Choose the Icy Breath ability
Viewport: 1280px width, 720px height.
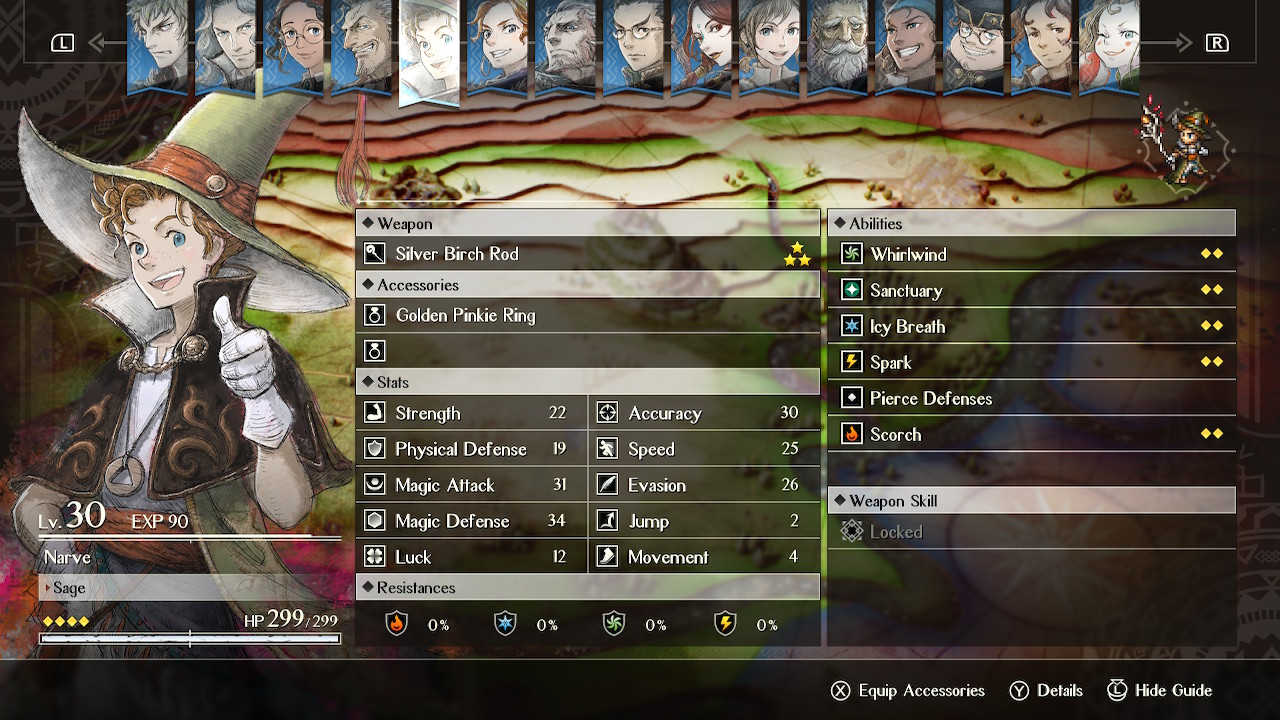click(1031, 326)
